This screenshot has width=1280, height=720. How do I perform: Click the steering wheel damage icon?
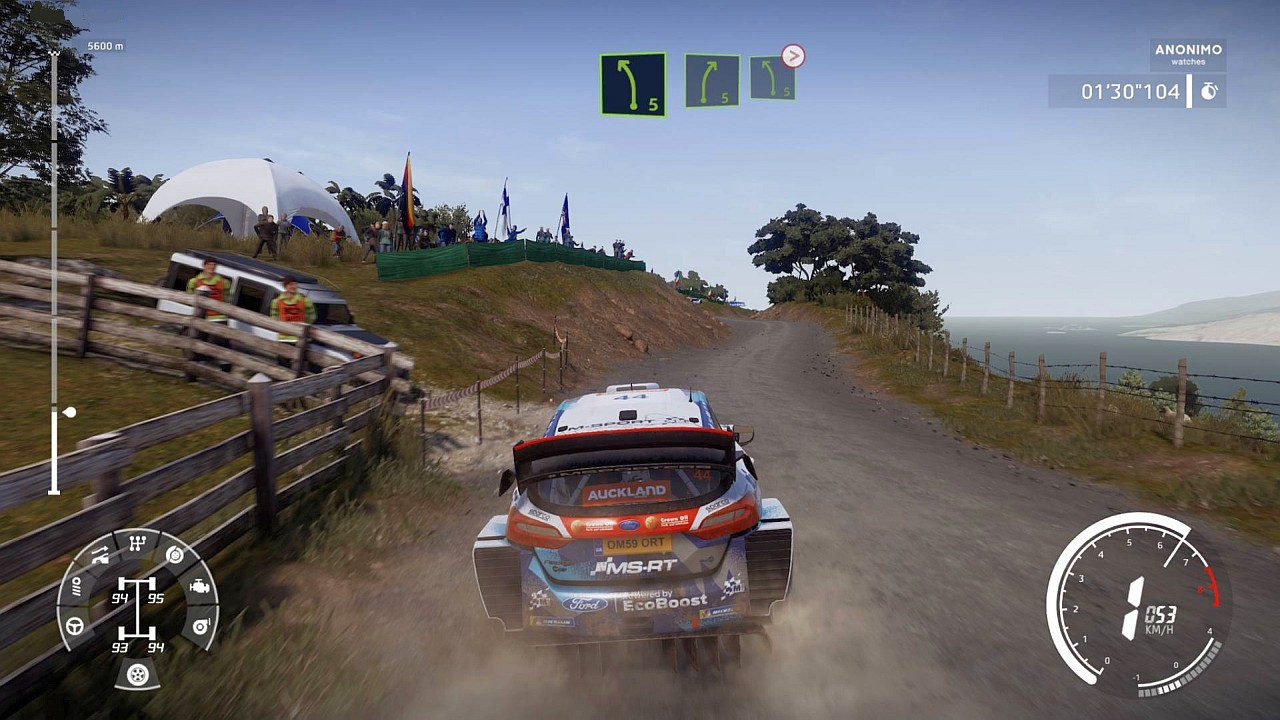[75, 626]
